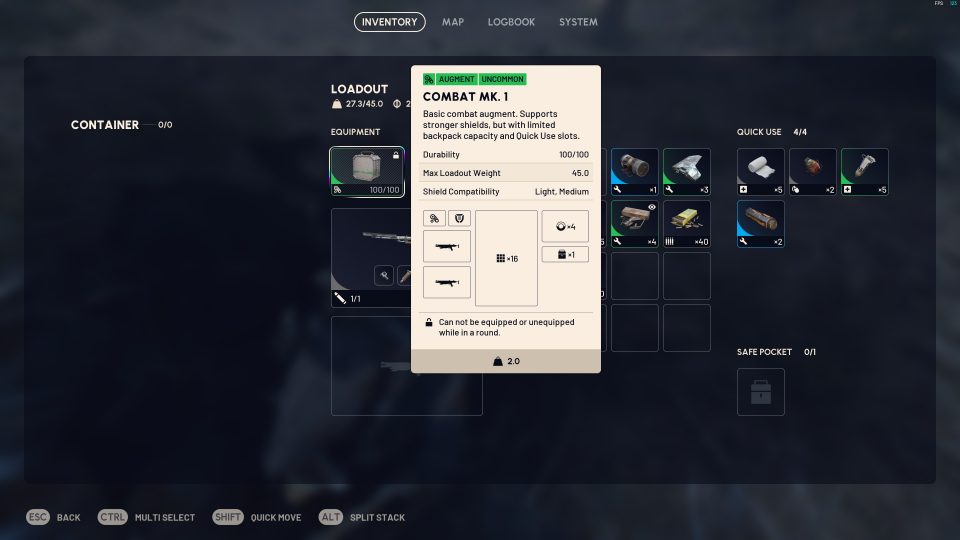Image resolution: width=960 pixels, height=540 pixels.
Task: Select the bandage stack in Quick Use
Action: pos(761,172)
